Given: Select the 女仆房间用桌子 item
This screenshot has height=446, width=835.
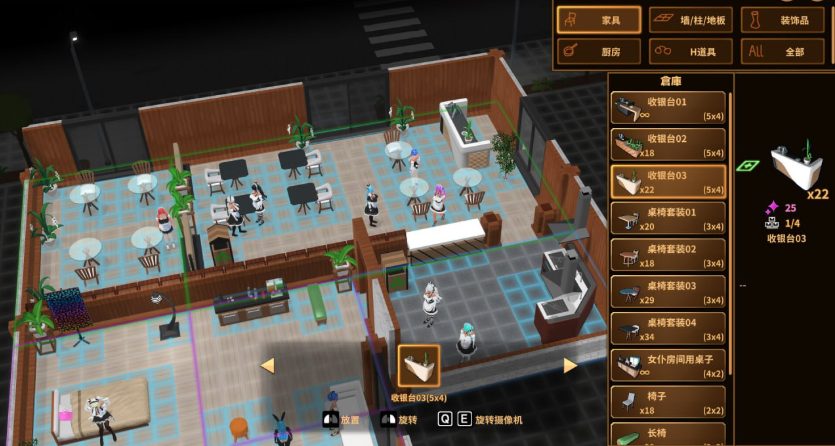Looking at the screenshot, I should pyautogui.click(x=669, y=365).
